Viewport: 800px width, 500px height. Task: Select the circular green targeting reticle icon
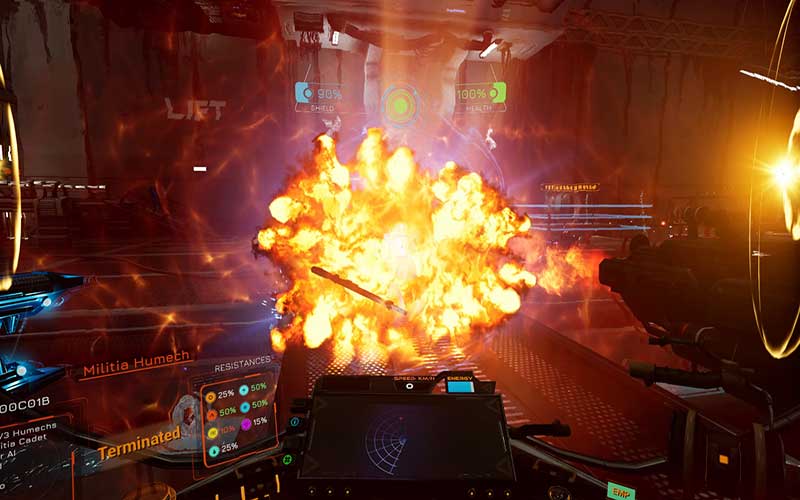[400, 104]
